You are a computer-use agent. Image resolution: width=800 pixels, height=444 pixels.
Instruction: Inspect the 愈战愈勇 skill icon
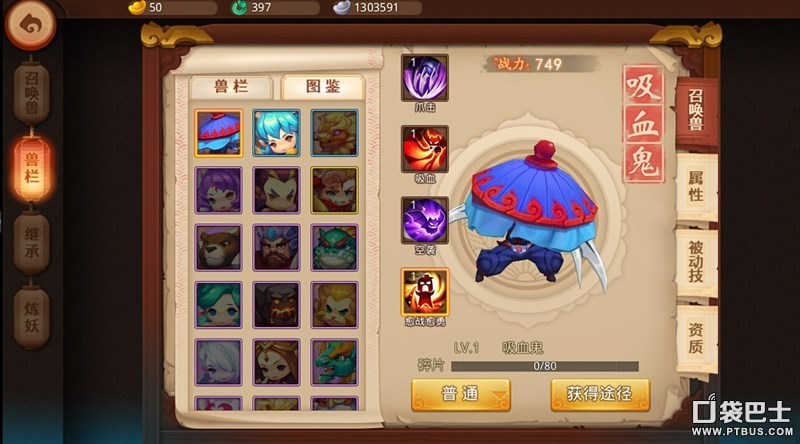point(425,292)
